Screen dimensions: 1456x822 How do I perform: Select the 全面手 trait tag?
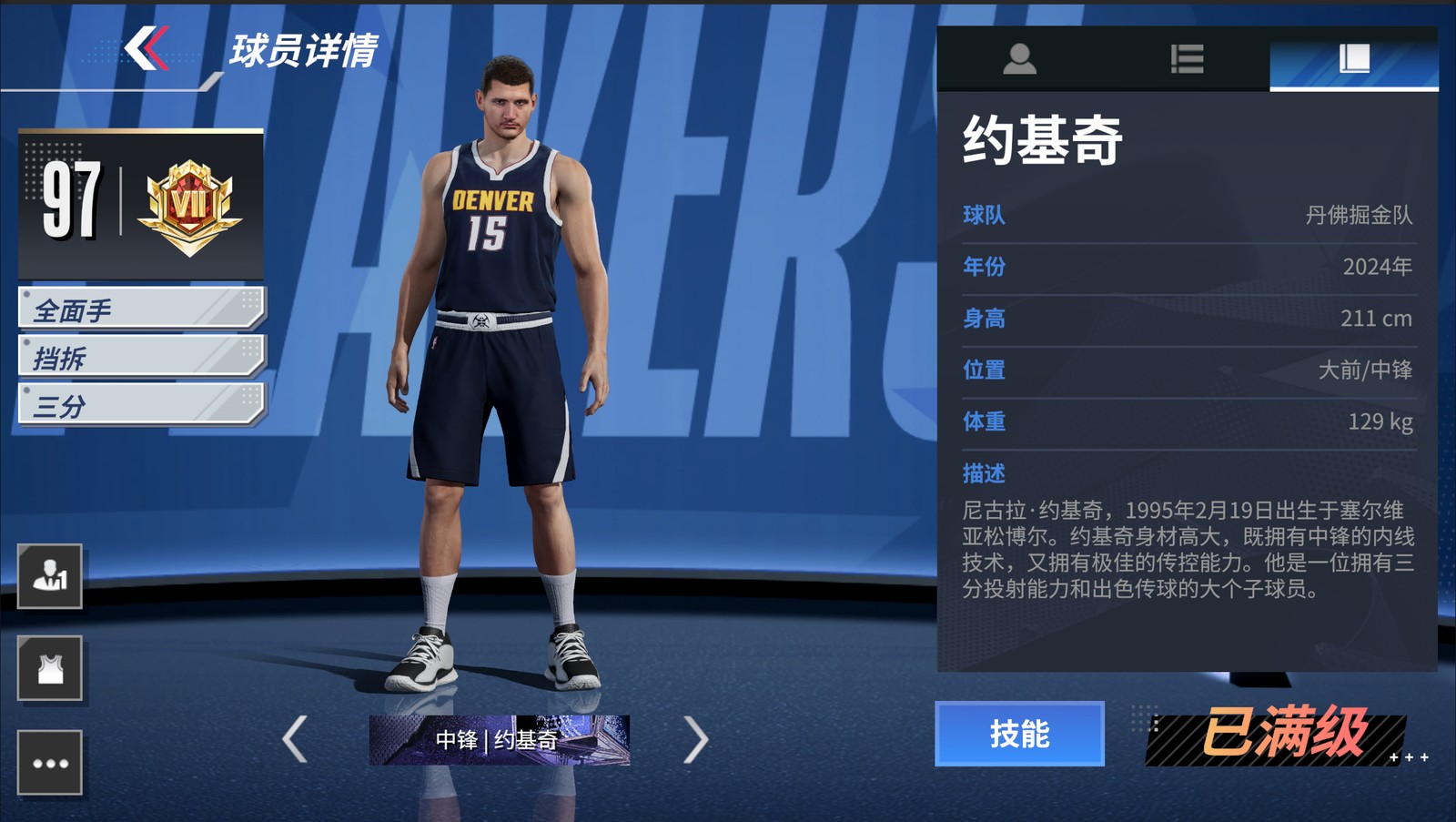tap(141, 310)
